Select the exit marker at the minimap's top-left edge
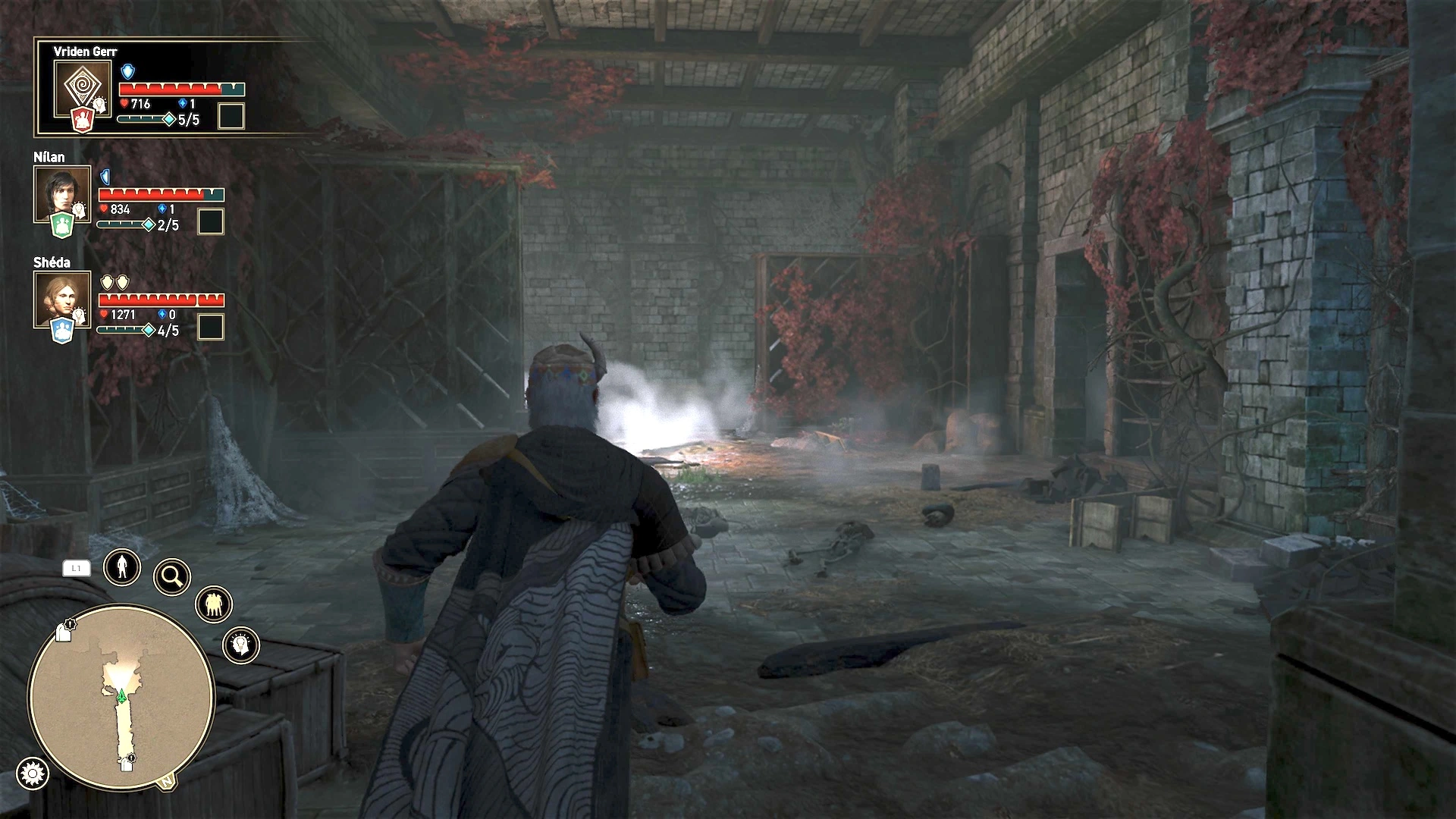 [x=64, y=632]
